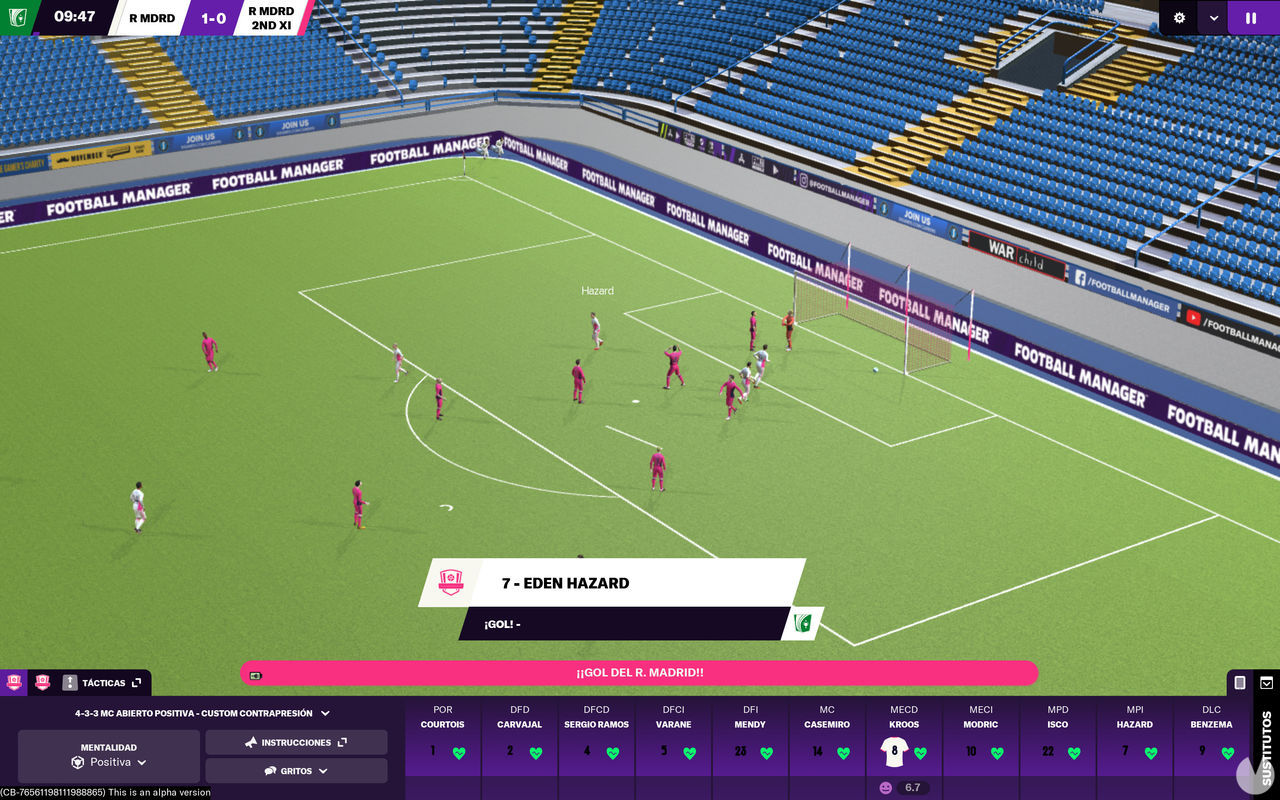Switch to the Tácticas tab

coord(103,682)
